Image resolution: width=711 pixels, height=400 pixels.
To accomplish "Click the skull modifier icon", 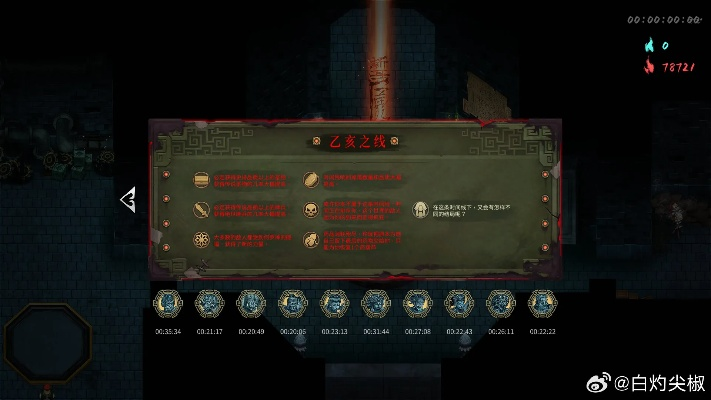I will coord(311,210).
